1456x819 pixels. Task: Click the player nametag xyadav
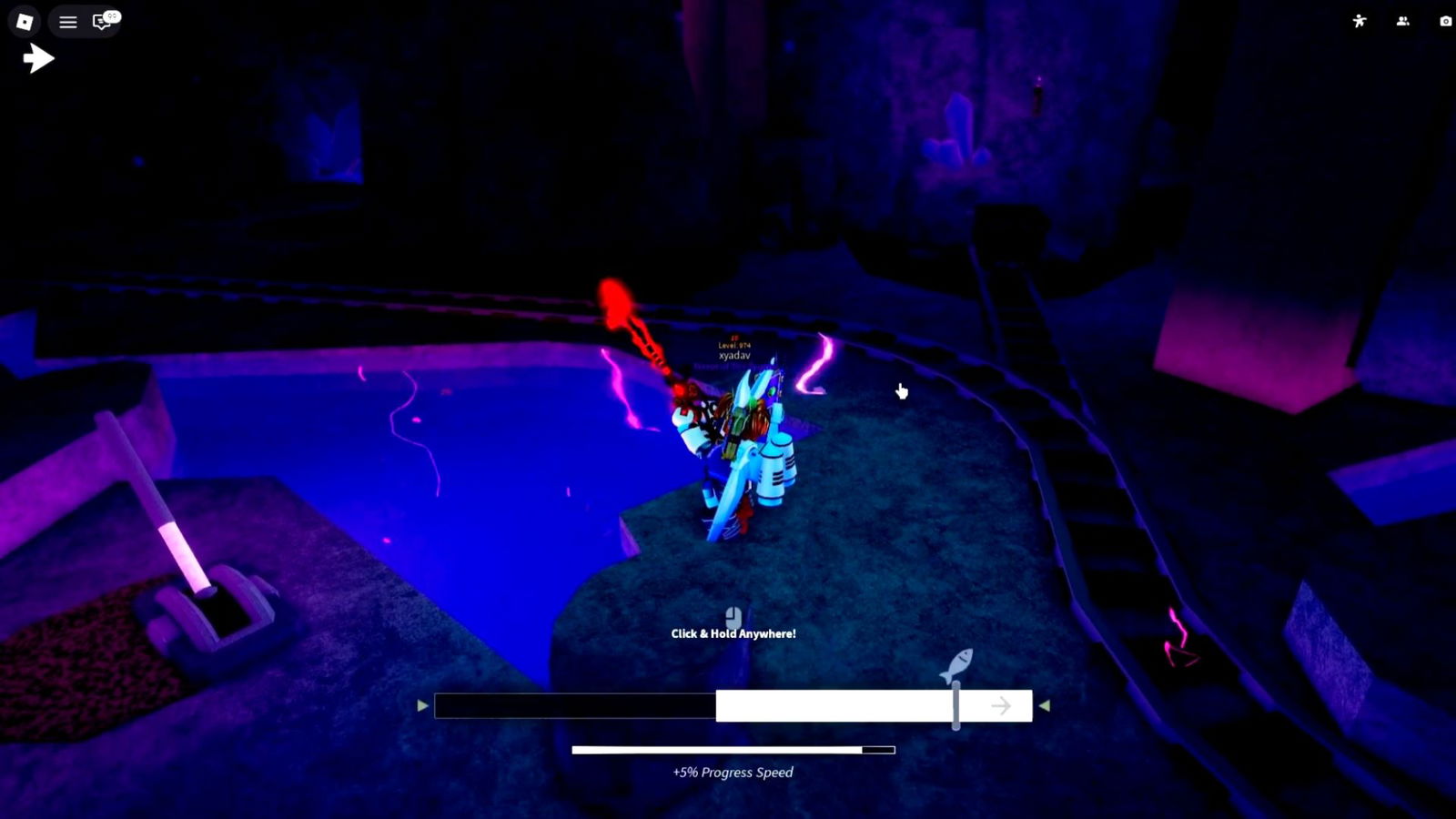(x=733, y=357)
